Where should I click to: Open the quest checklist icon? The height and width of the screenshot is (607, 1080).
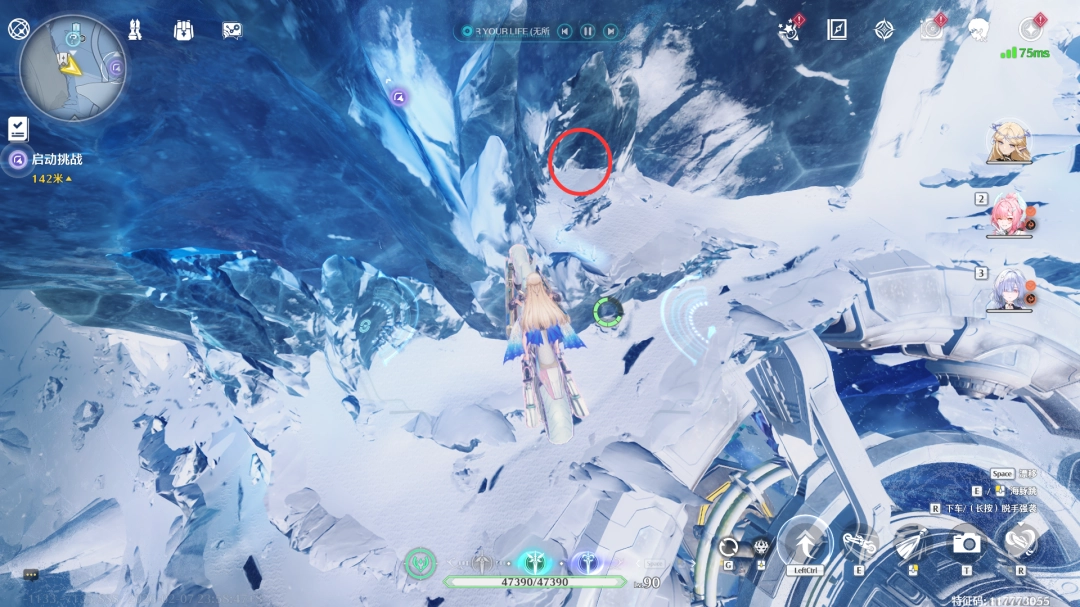[18, 128]
